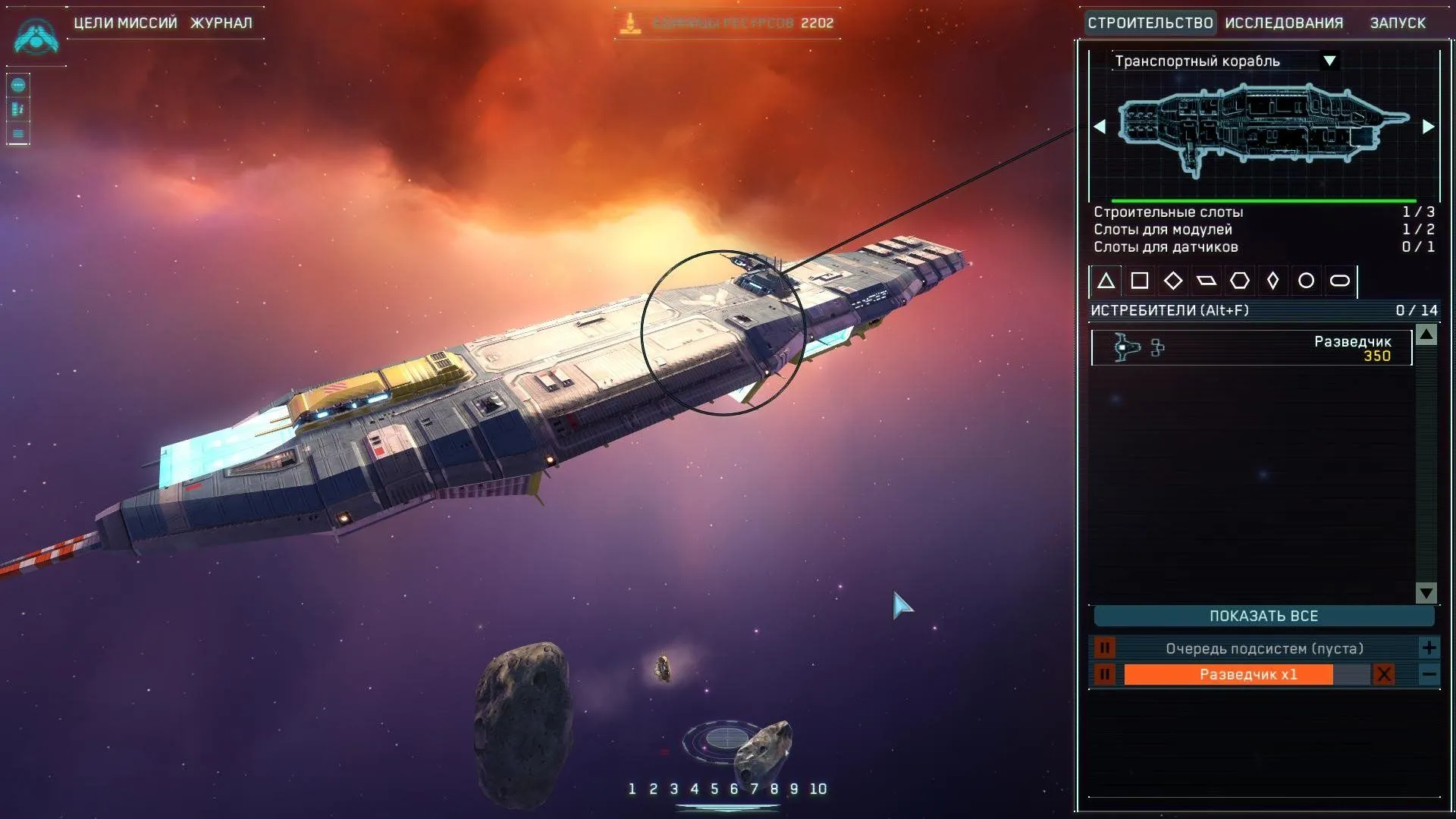
Task: Show the previous ship with the left arrow
Action: click(1100, 127)
